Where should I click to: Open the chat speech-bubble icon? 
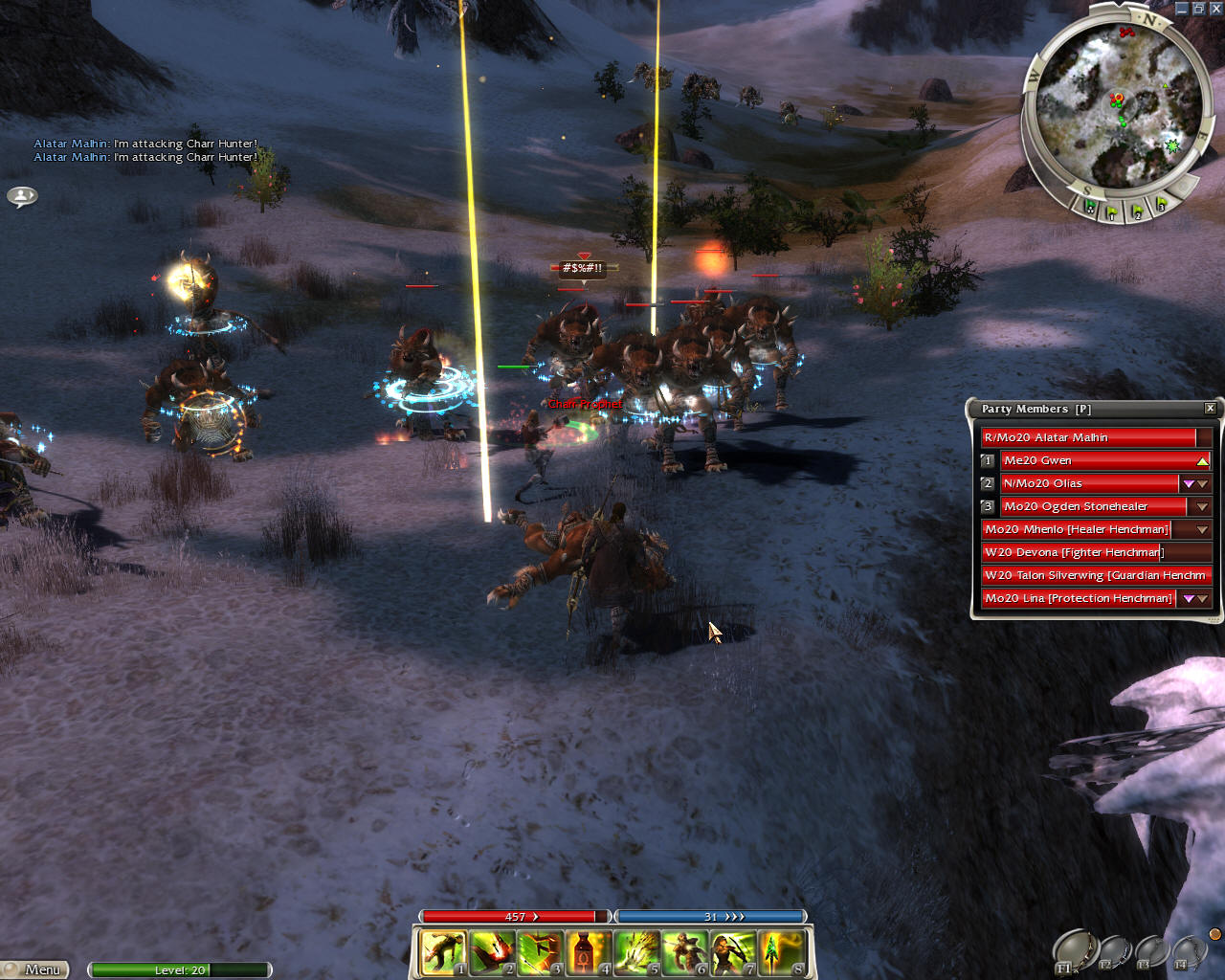[x=22, y=196]
